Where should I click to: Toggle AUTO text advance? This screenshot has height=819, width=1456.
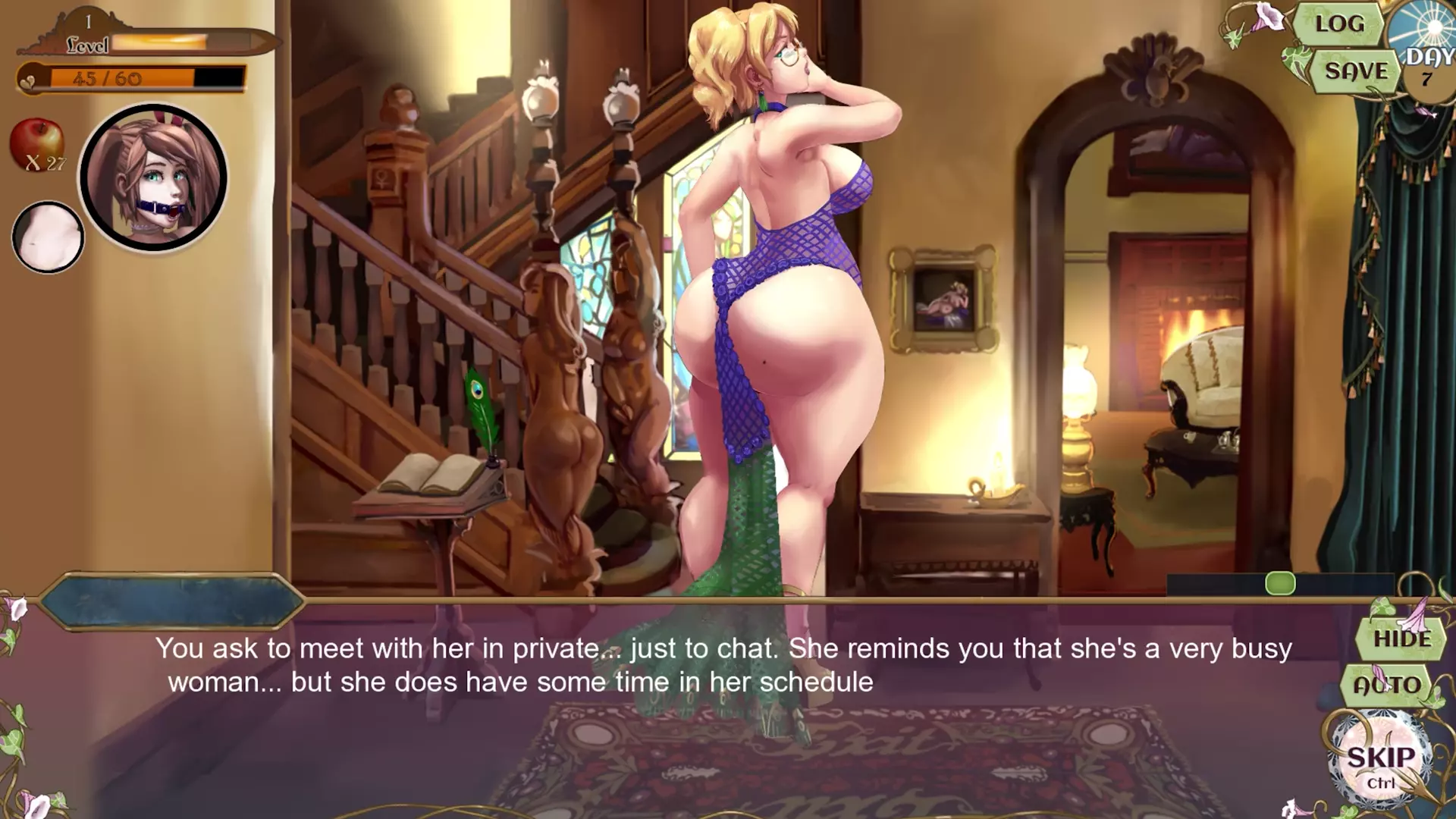tap(1387, 686)
